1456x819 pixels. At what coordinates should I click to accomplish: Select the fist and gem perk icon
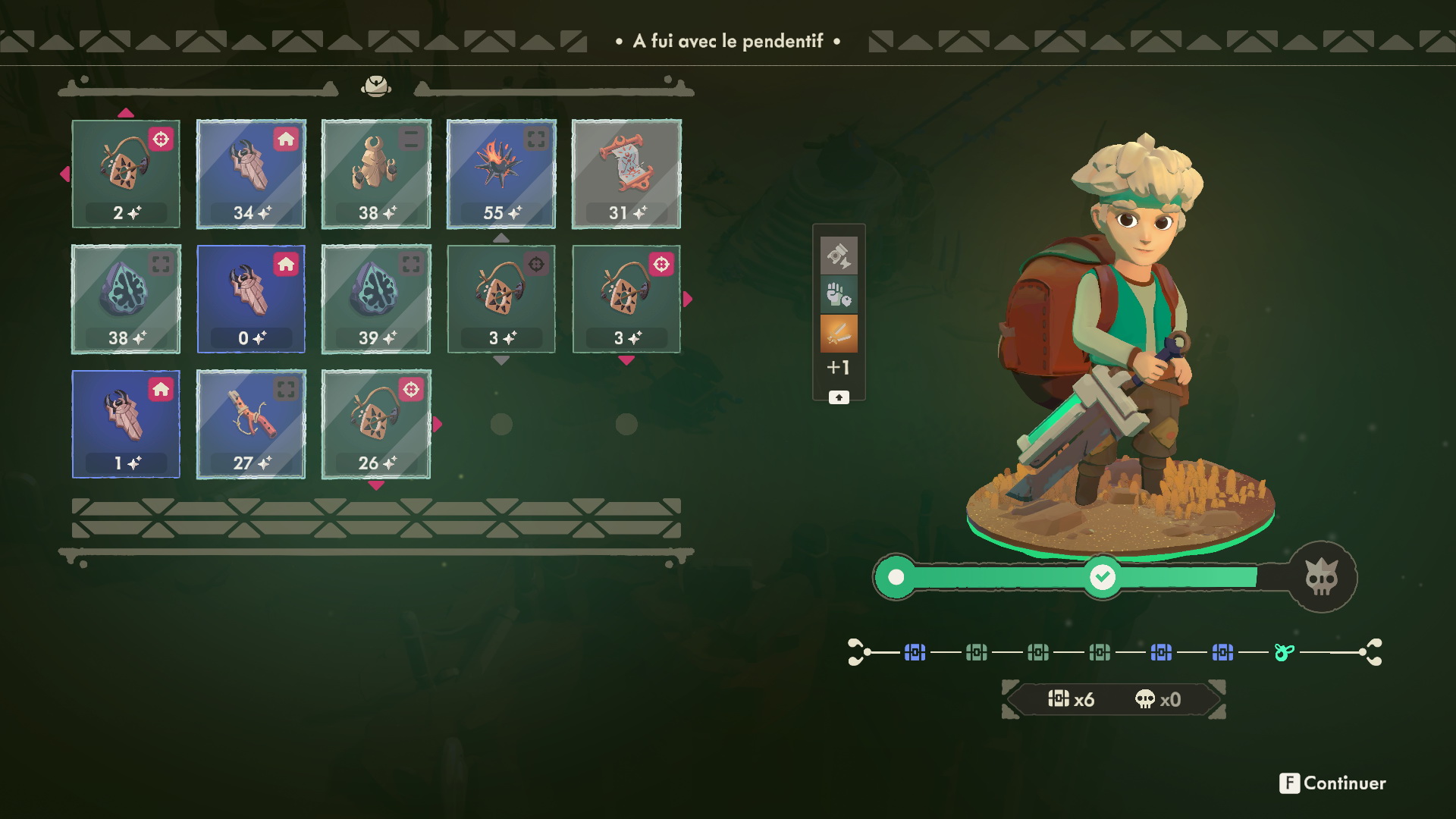tap(839, 294)
